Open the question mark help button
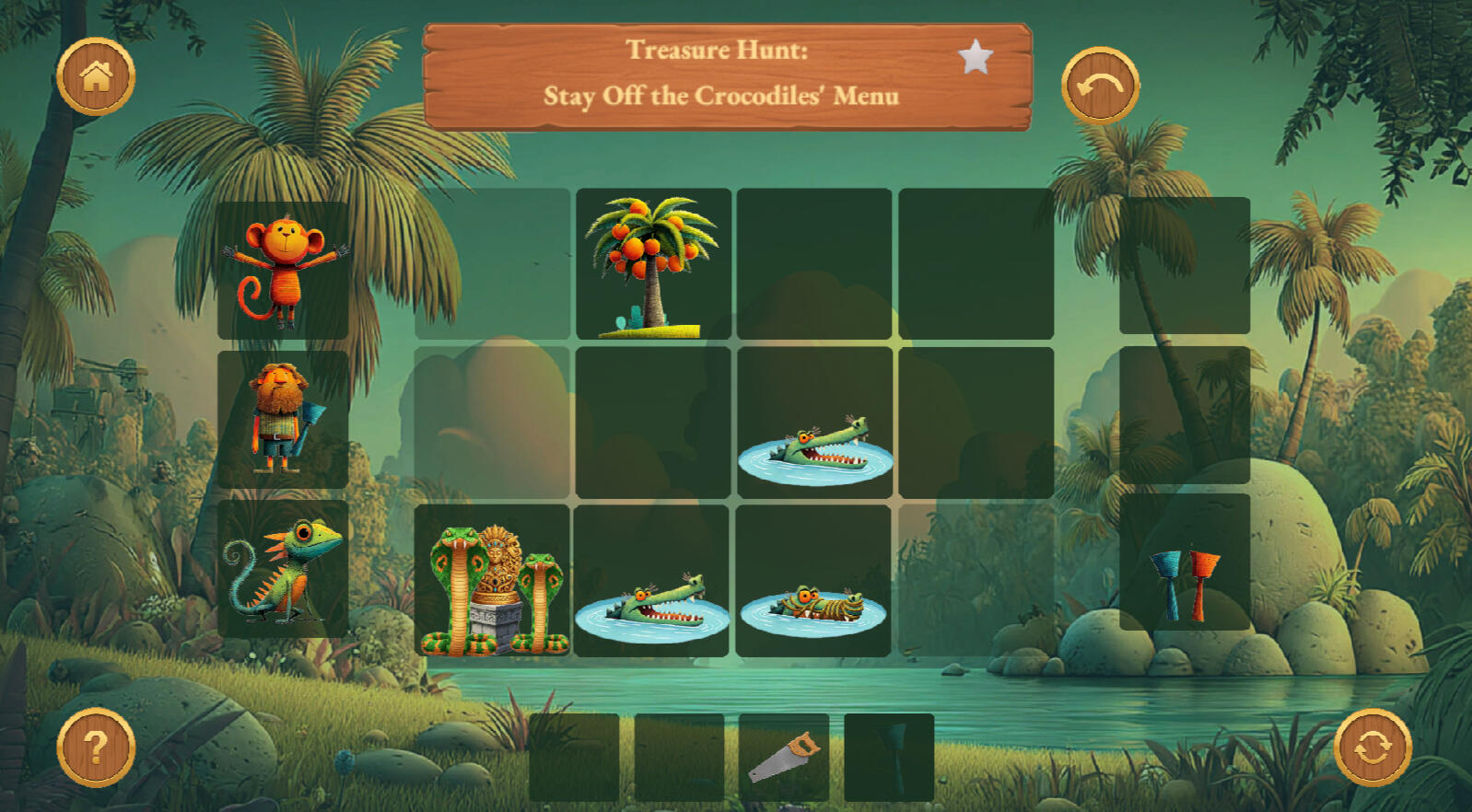Screen dimensions: 1472x812 [x=96, y=747]
